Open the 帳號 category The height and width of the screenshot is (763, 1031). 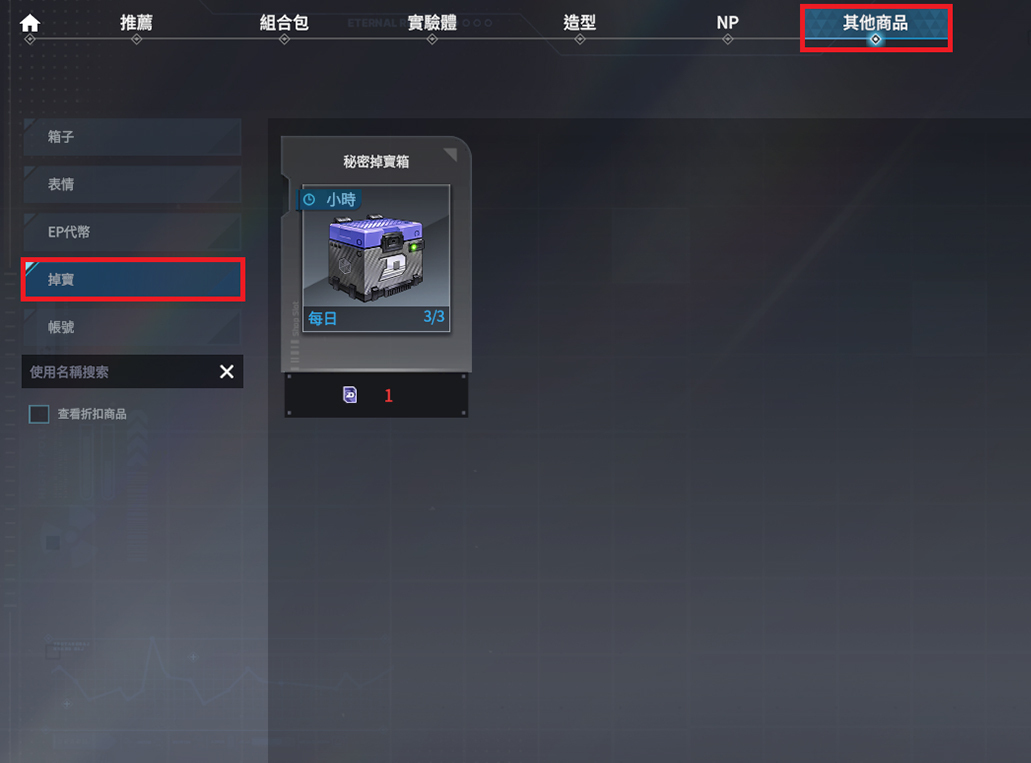[131, 327]
